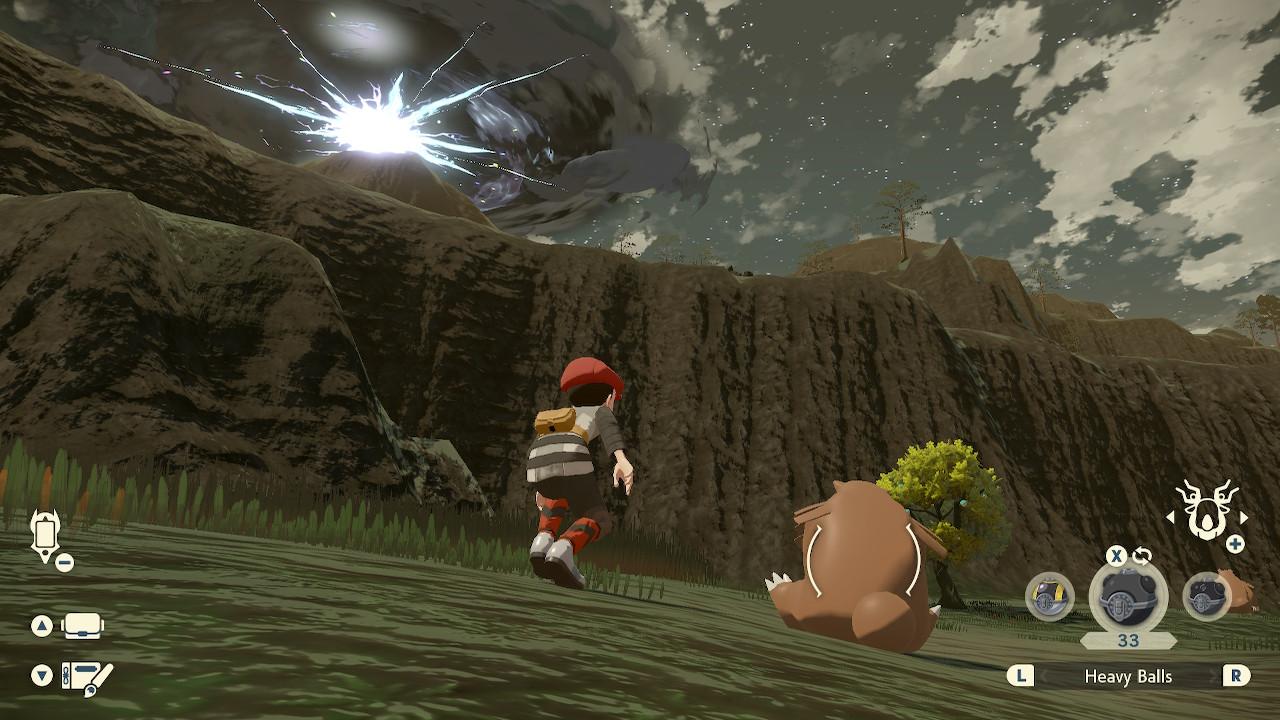The image size is (1280, 720).
Task: Select the Wyrdeer ride icon
Action: (x=1207, y=510)
